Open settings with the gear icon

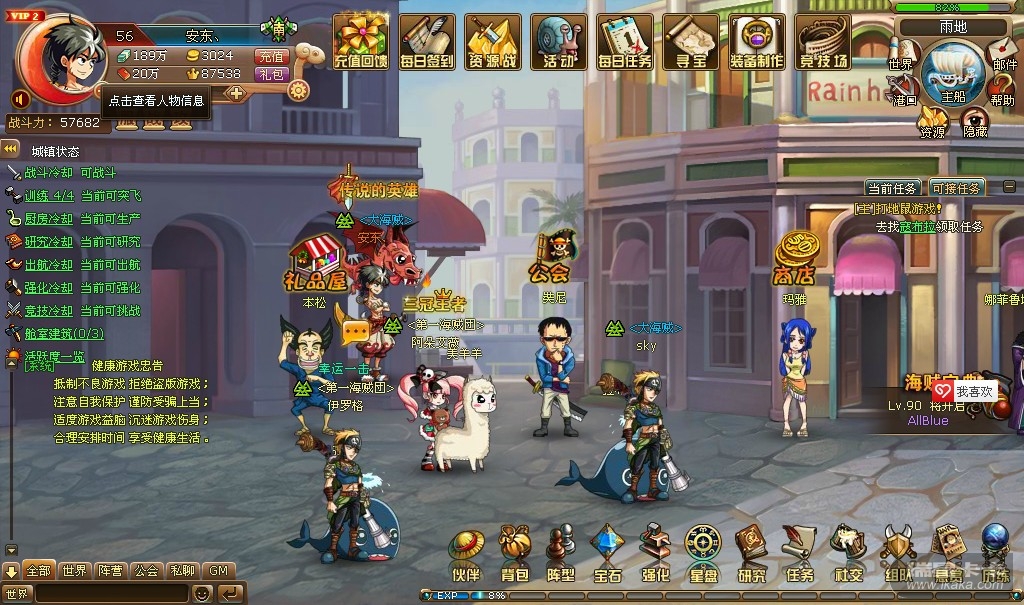point(298,89)
